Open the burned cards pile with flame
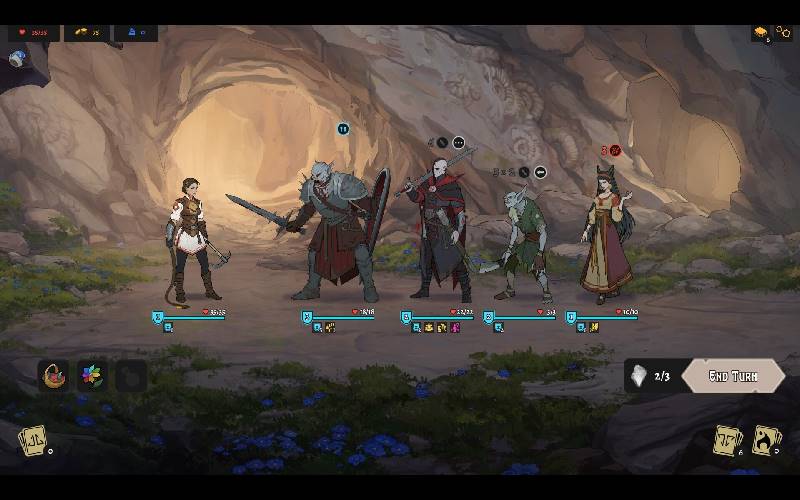This screenshot has width=800, height=500. [766, 440]
